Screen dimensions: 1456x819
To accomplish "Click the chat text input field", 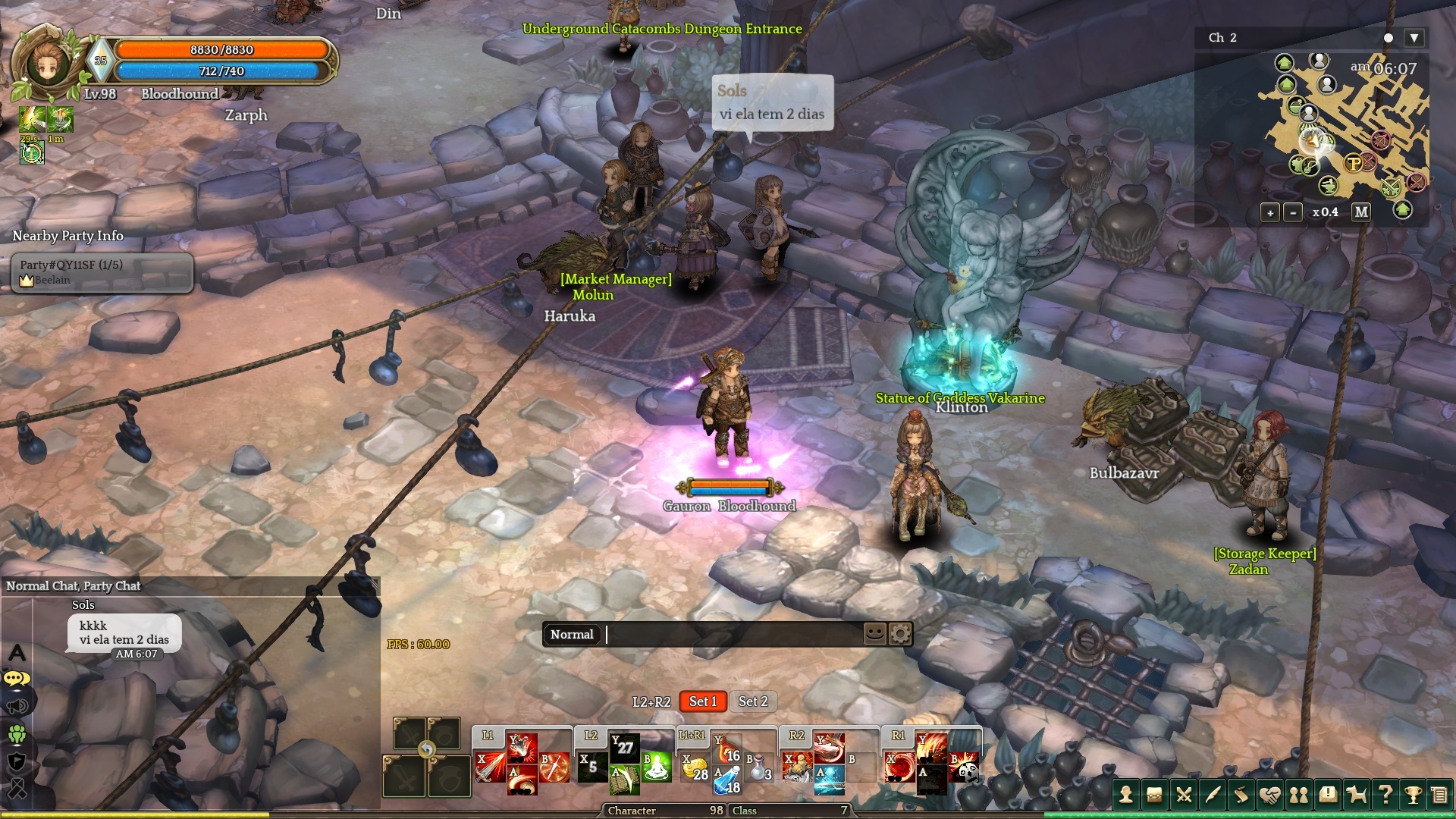I will click(732, 635).
